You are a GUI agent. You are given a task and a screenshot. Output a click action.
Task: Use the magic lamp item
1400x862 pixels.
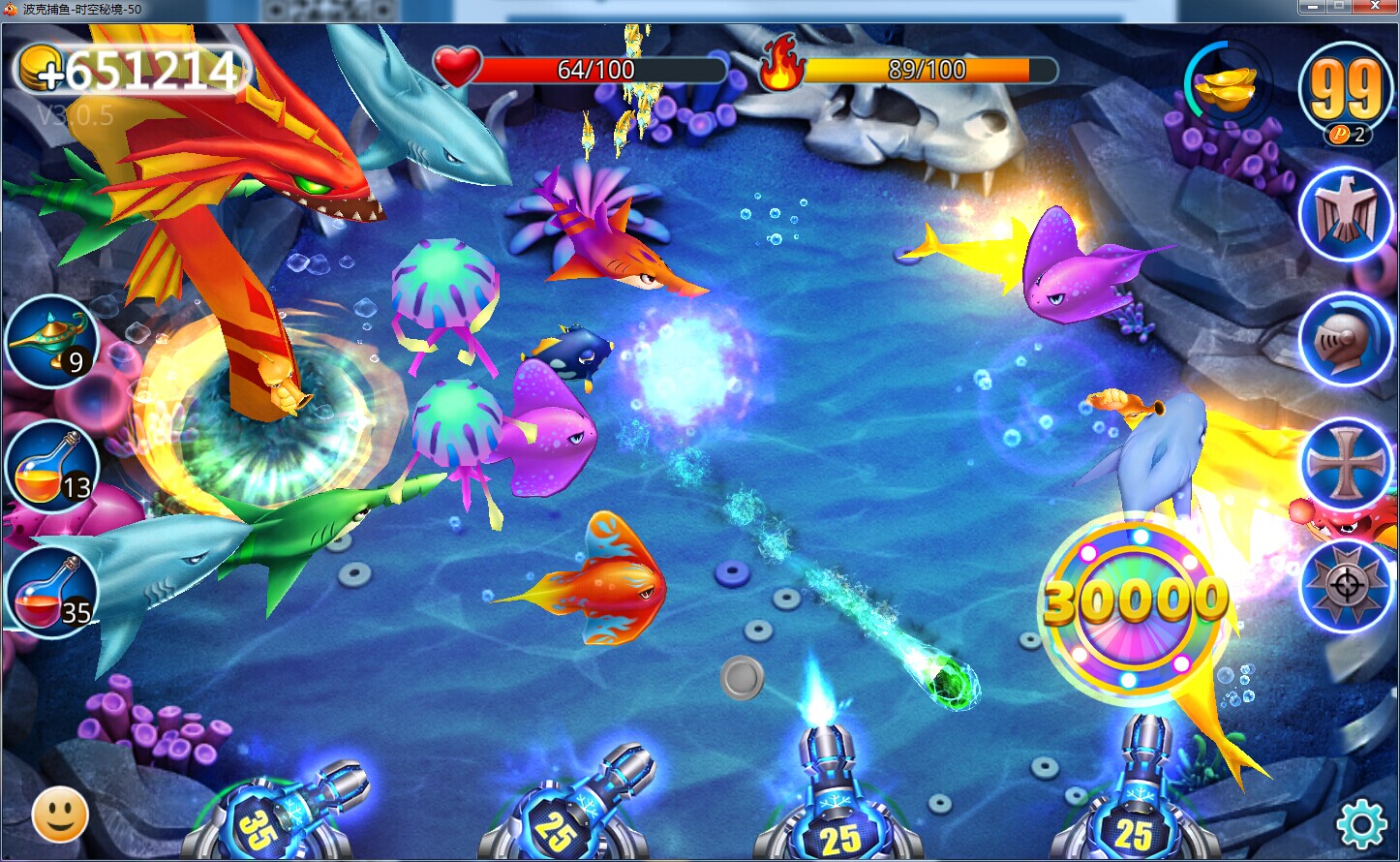(50, 342)
